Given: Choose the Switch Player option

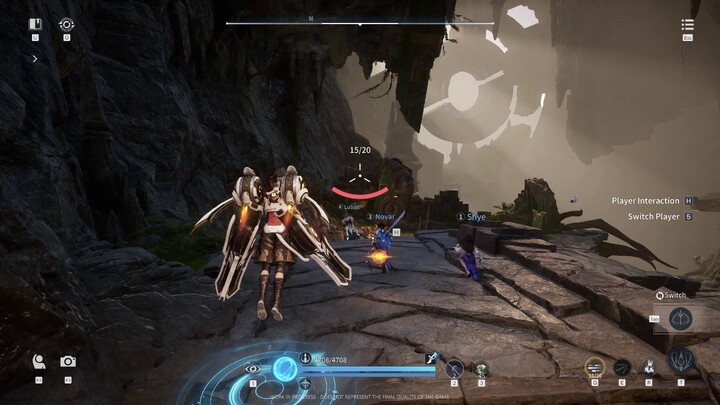Looking at the screenshot, I should (654, 216).
